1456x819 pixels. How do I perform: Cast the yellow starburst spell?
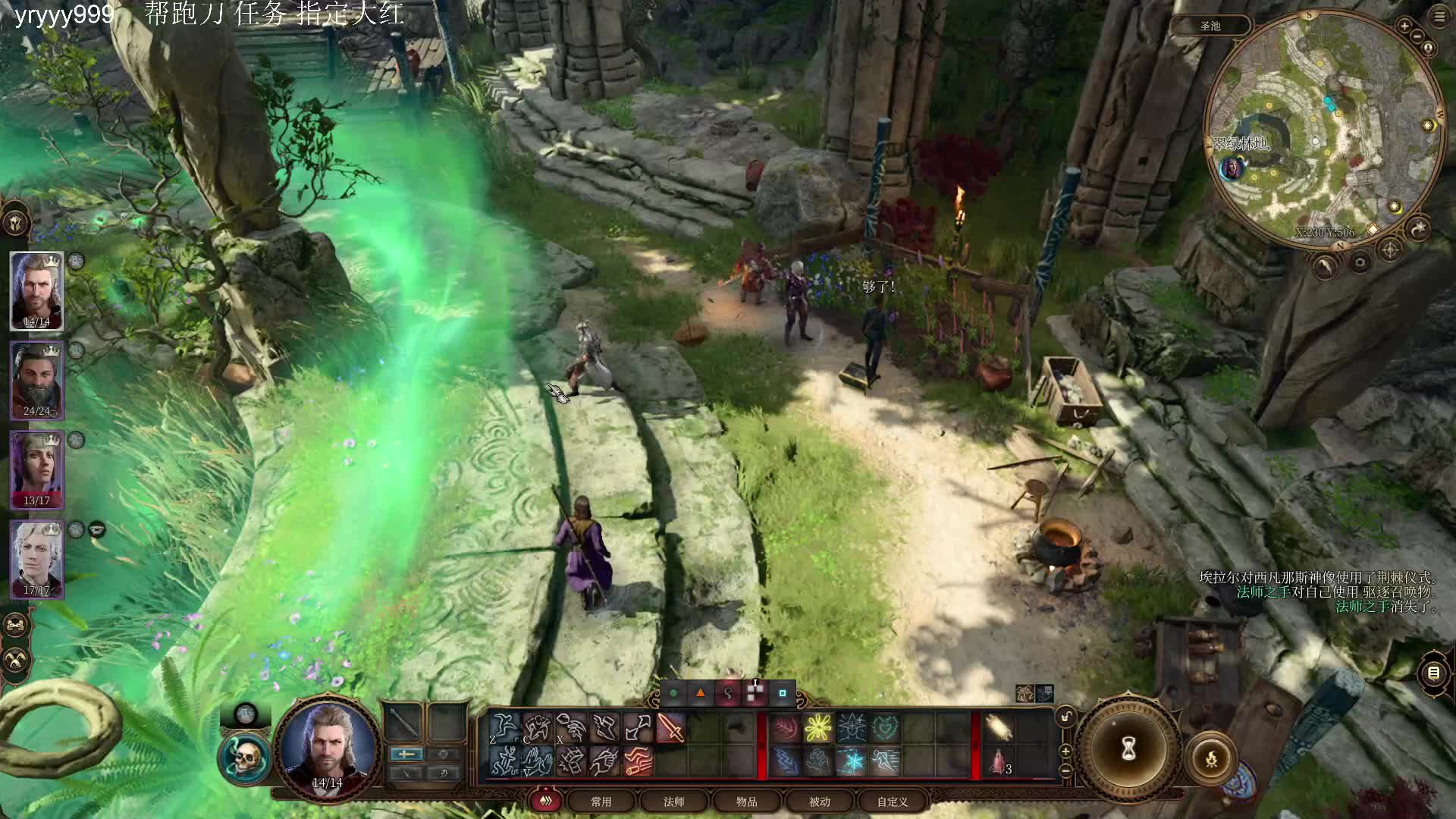click(818, 728)
